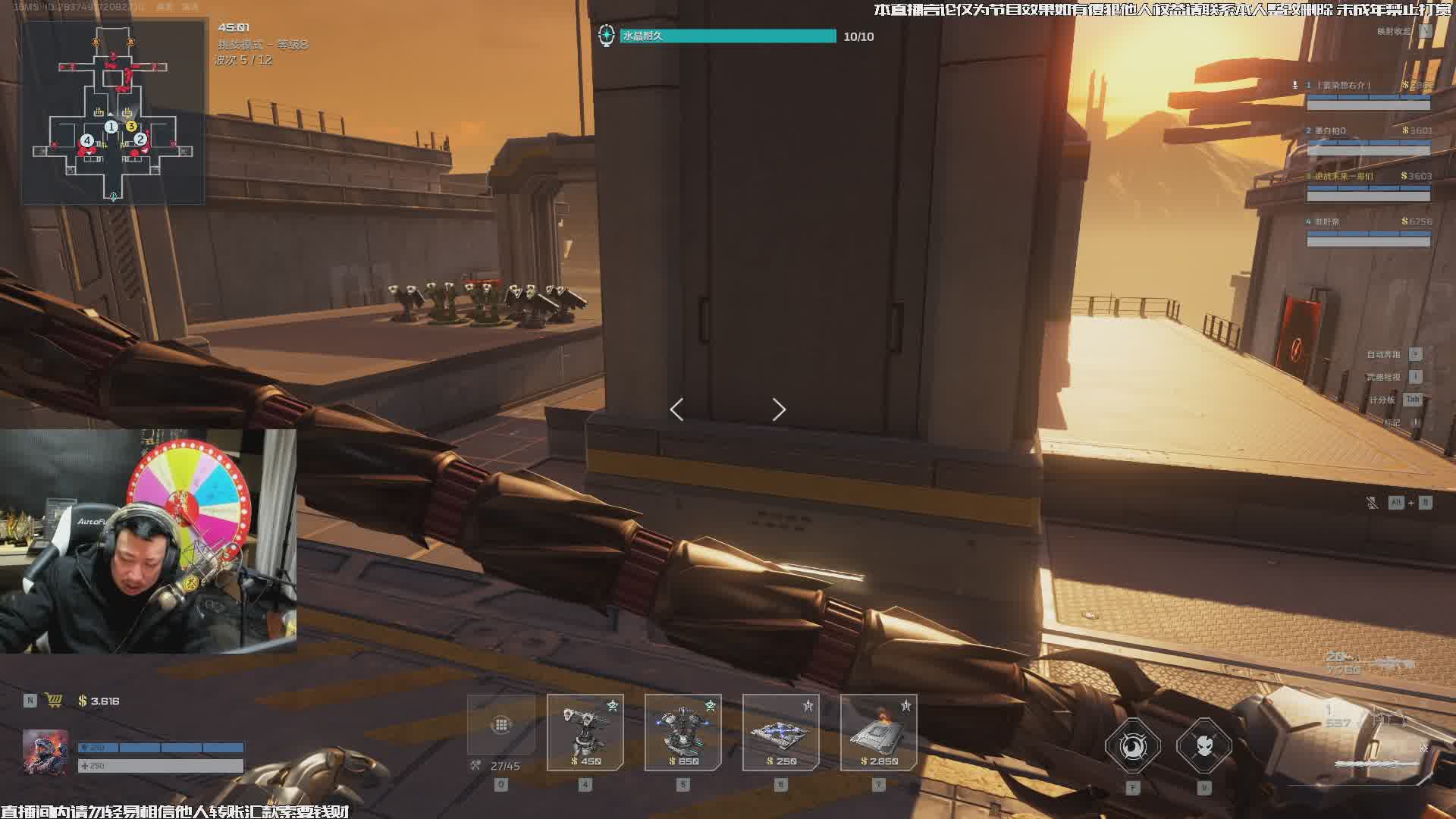The image size is (1456, 819).
Task: Choose the $650 turret slot
Action: (683, 733)
